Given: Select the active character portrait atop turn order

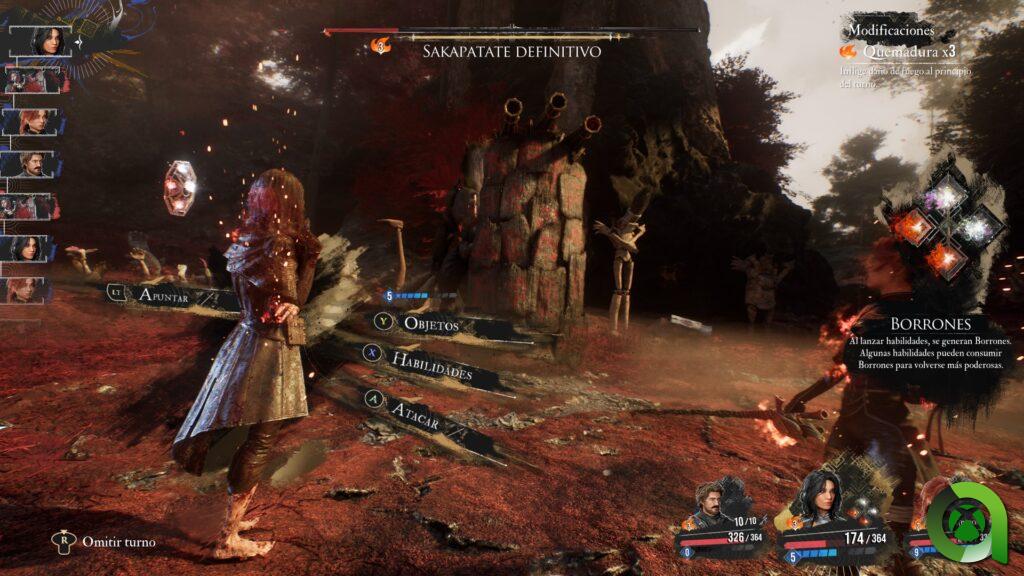Looking at the screenshot, I should pyautogui.click(x=46, y=40).
